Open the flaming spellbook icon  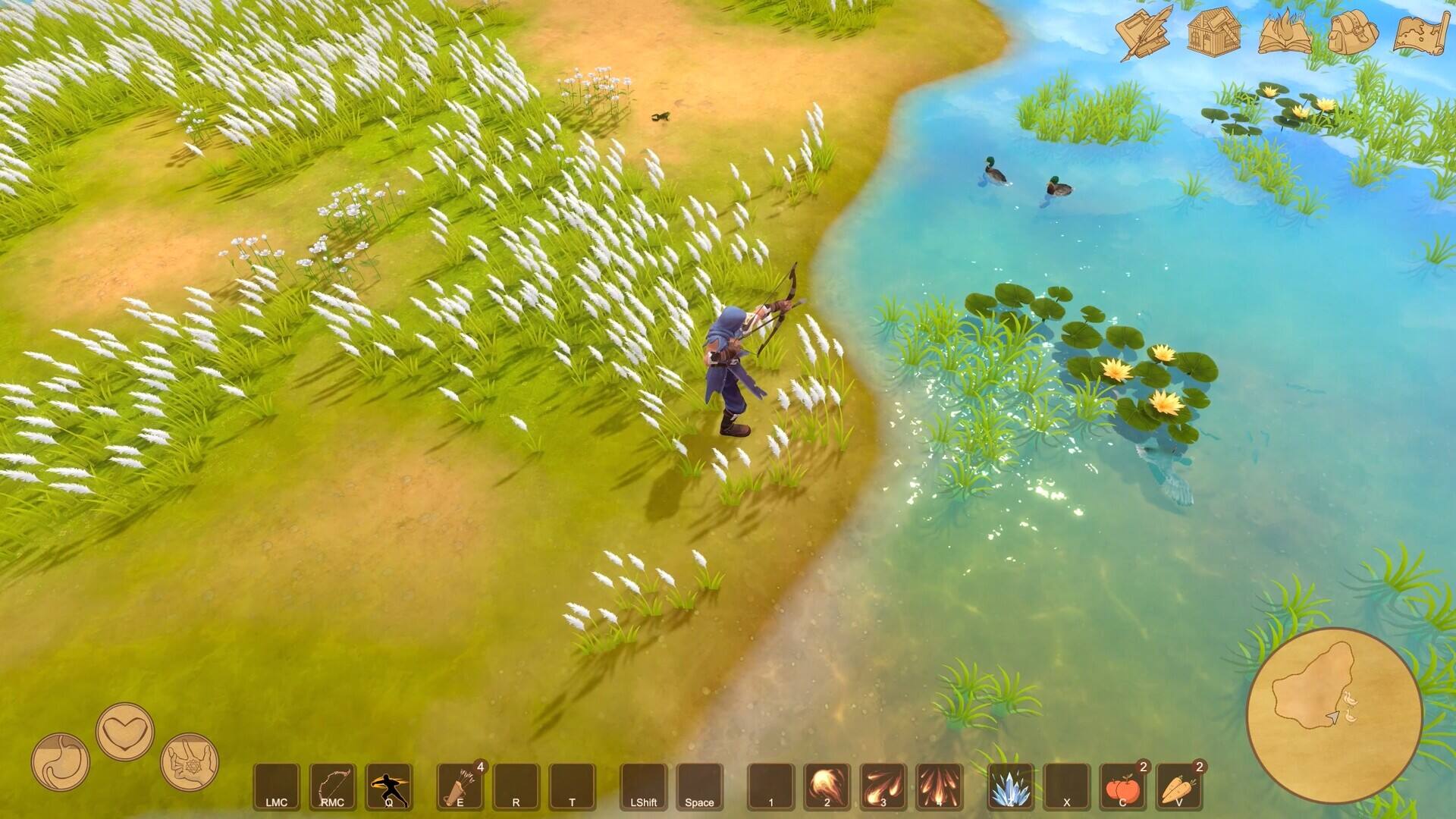(1285, 32)
